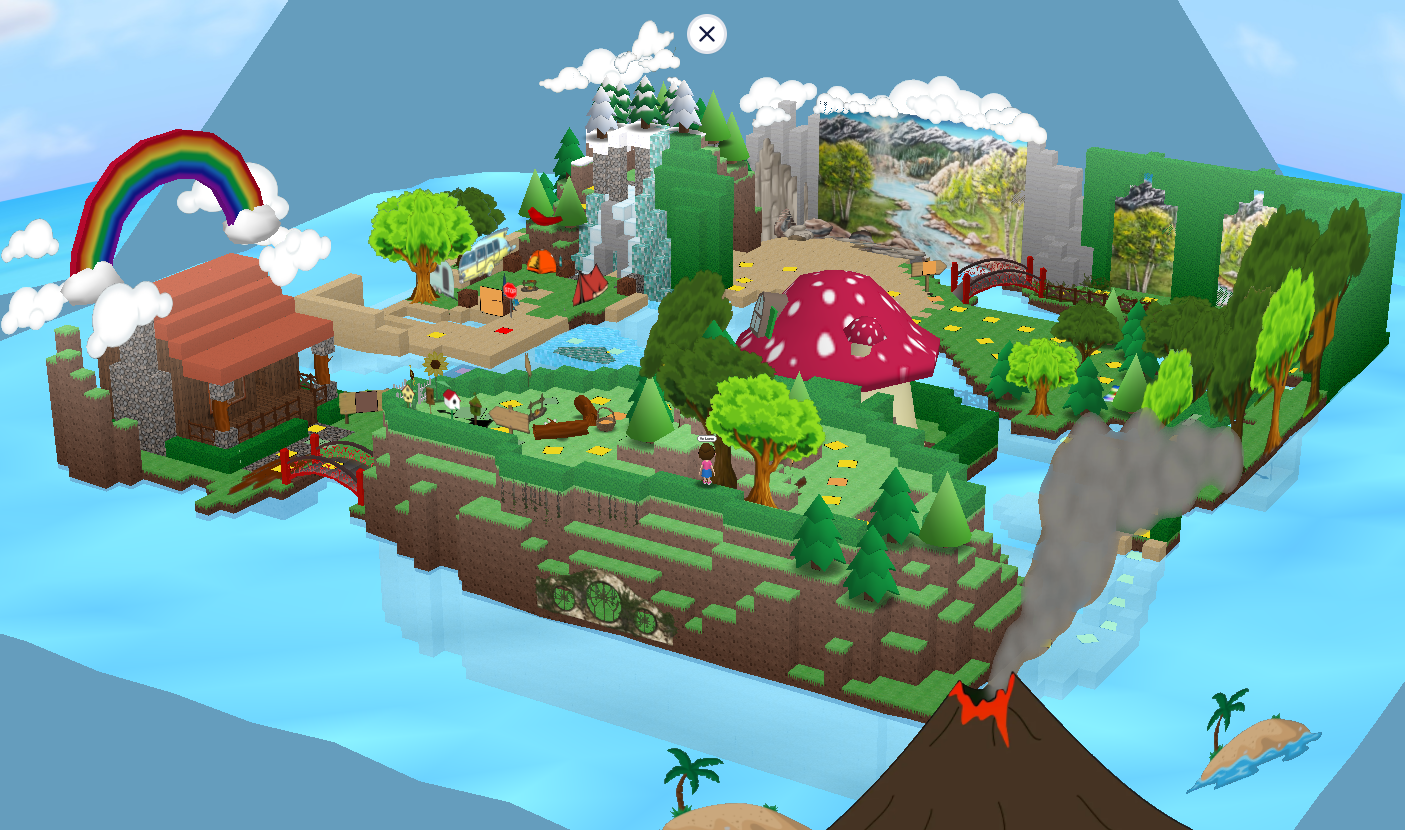Click the orange dome tent
The image size is (1405, 830).
[540, 262]
